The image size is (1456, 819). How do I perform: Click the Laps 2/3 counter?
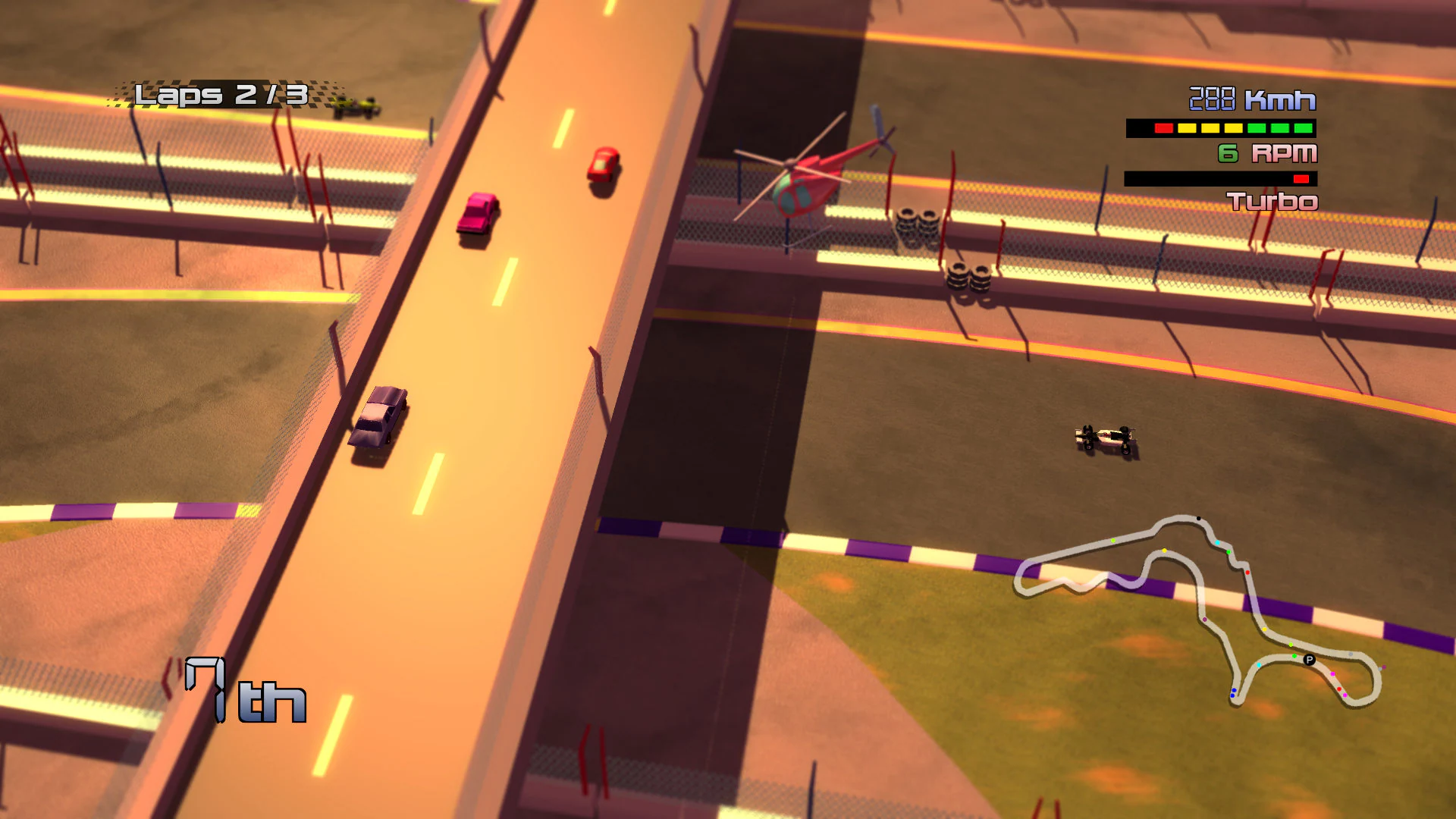tap(220, 93)
